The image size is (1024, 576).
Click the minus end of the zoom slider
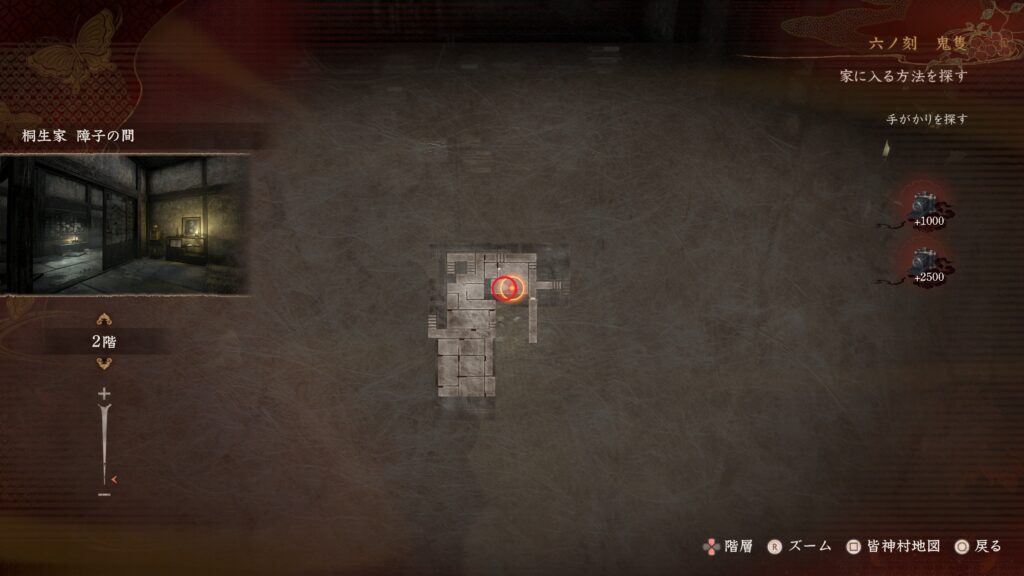(x=104, y=493)
